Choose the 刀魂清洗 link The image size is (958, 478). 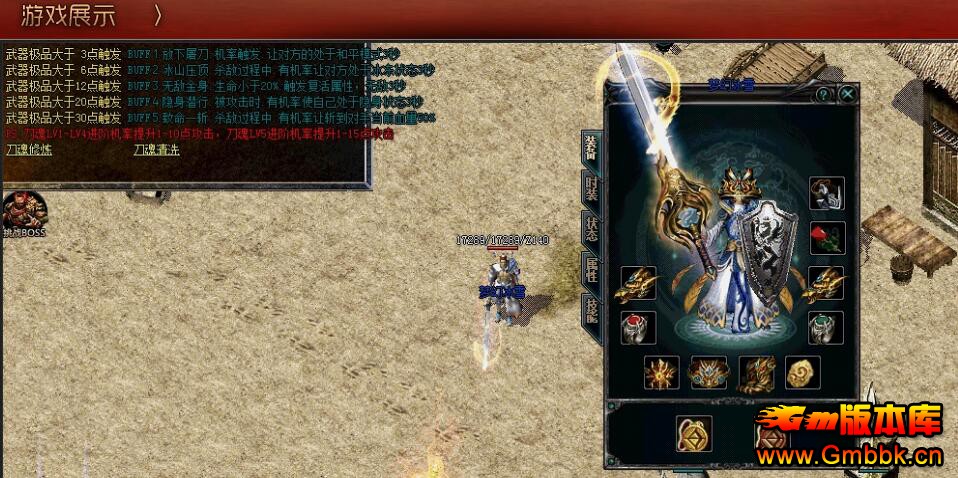157,150
